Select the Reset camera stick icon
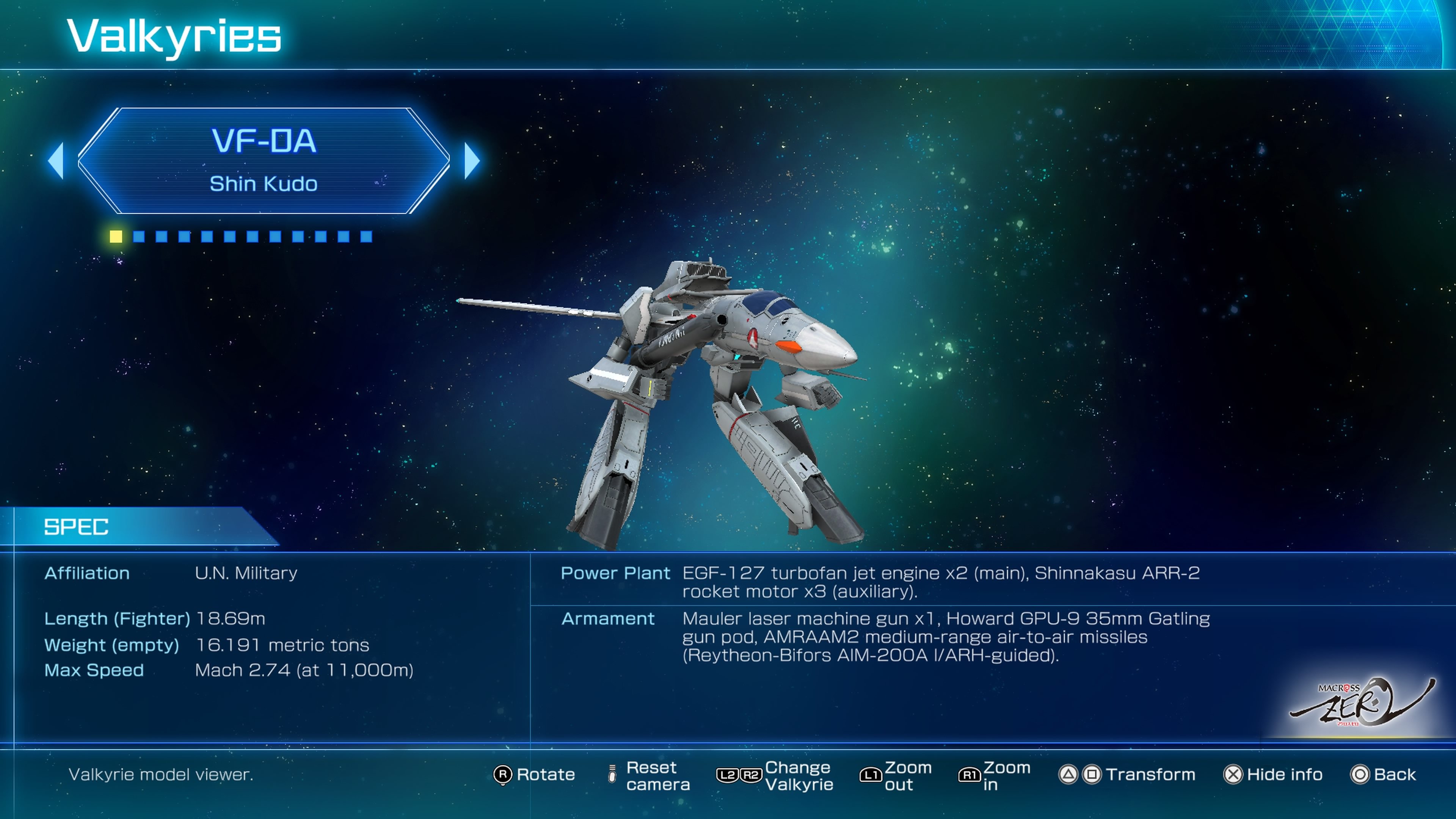 [612, 775]
